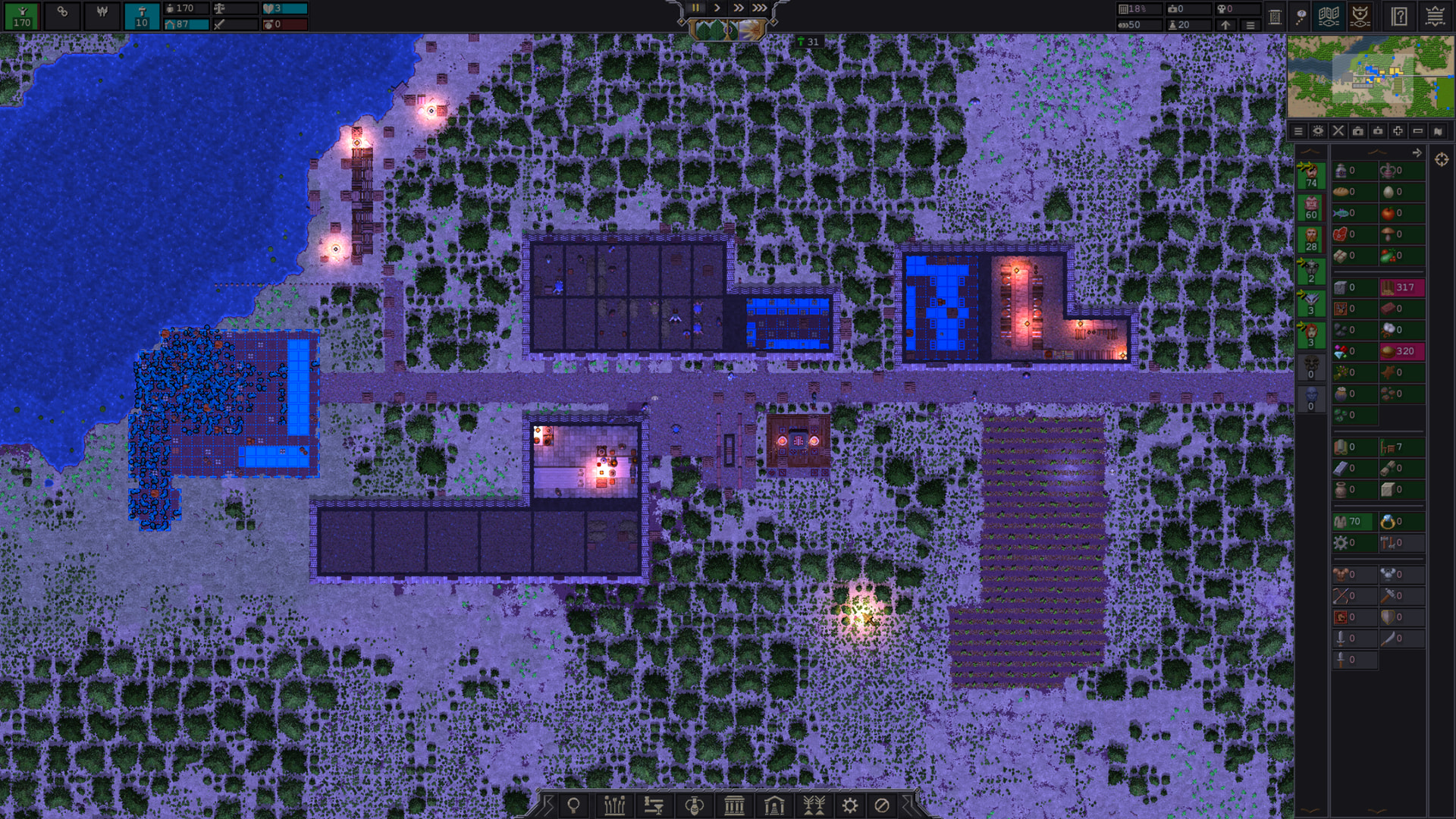Open the thought bubble hint icon
Viewport: 1456px width, 819px height.
[x=1301, y=16]
